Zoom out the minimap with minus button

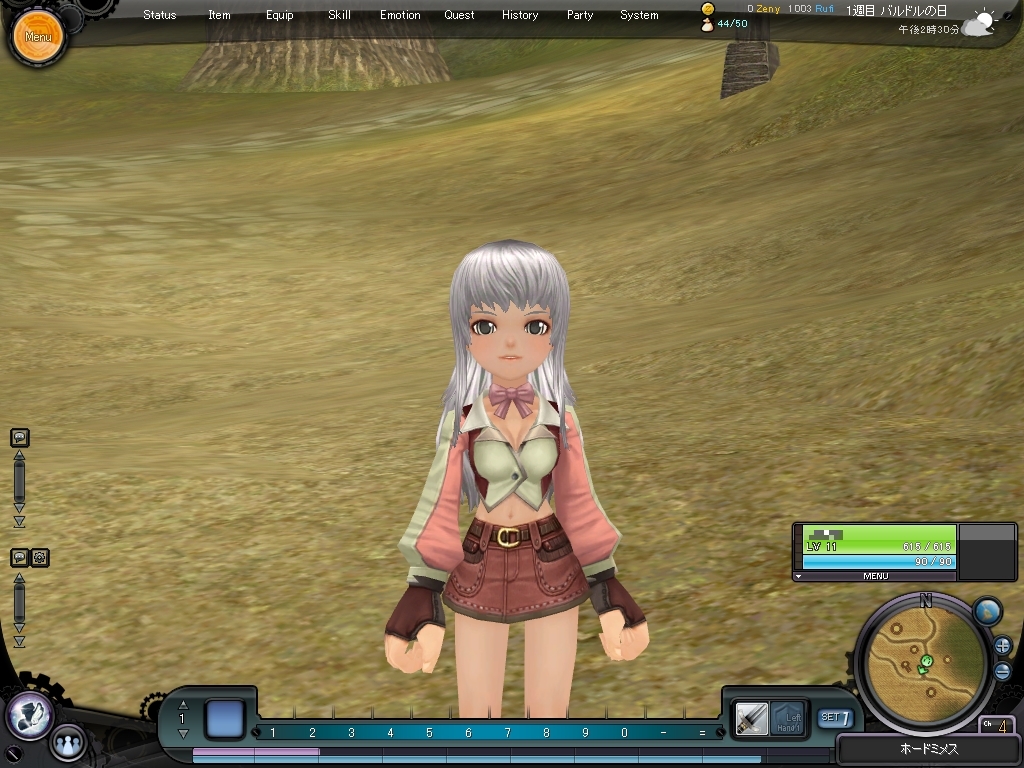1002,670
